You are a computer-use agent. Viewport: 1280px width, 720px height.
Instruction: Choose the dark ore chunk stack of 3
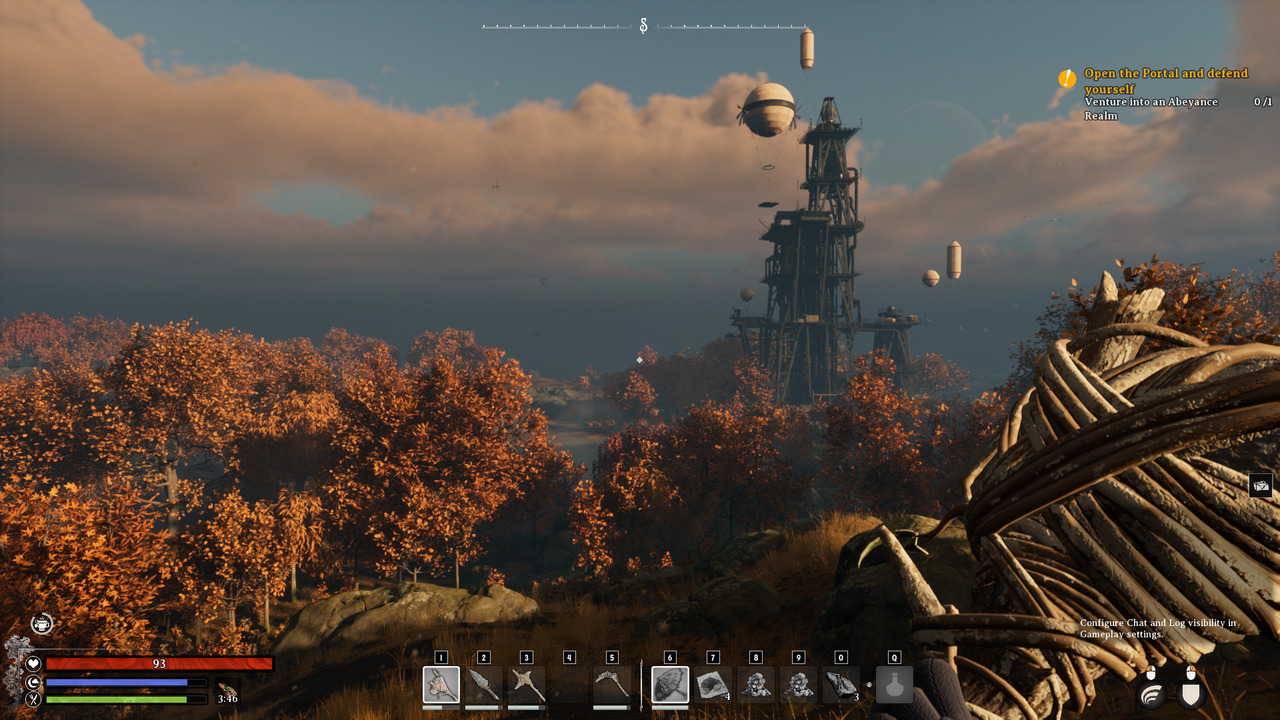(x=840, y=685)
